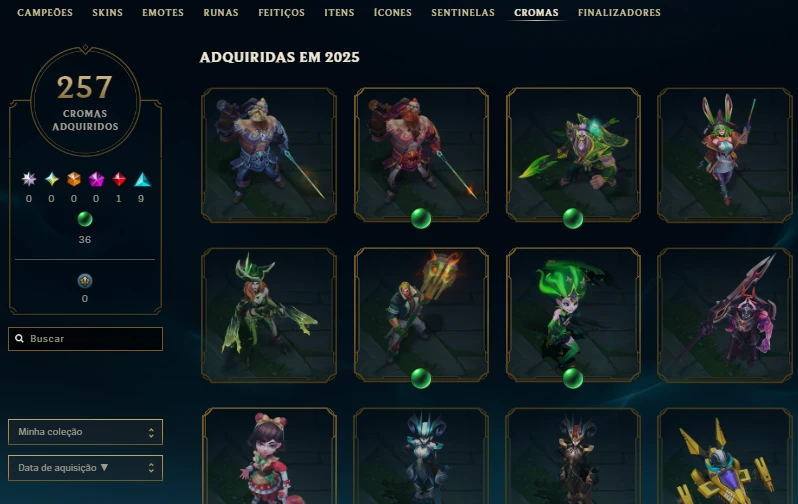Select the girl with red dress chroma

[x=269, y=458]
